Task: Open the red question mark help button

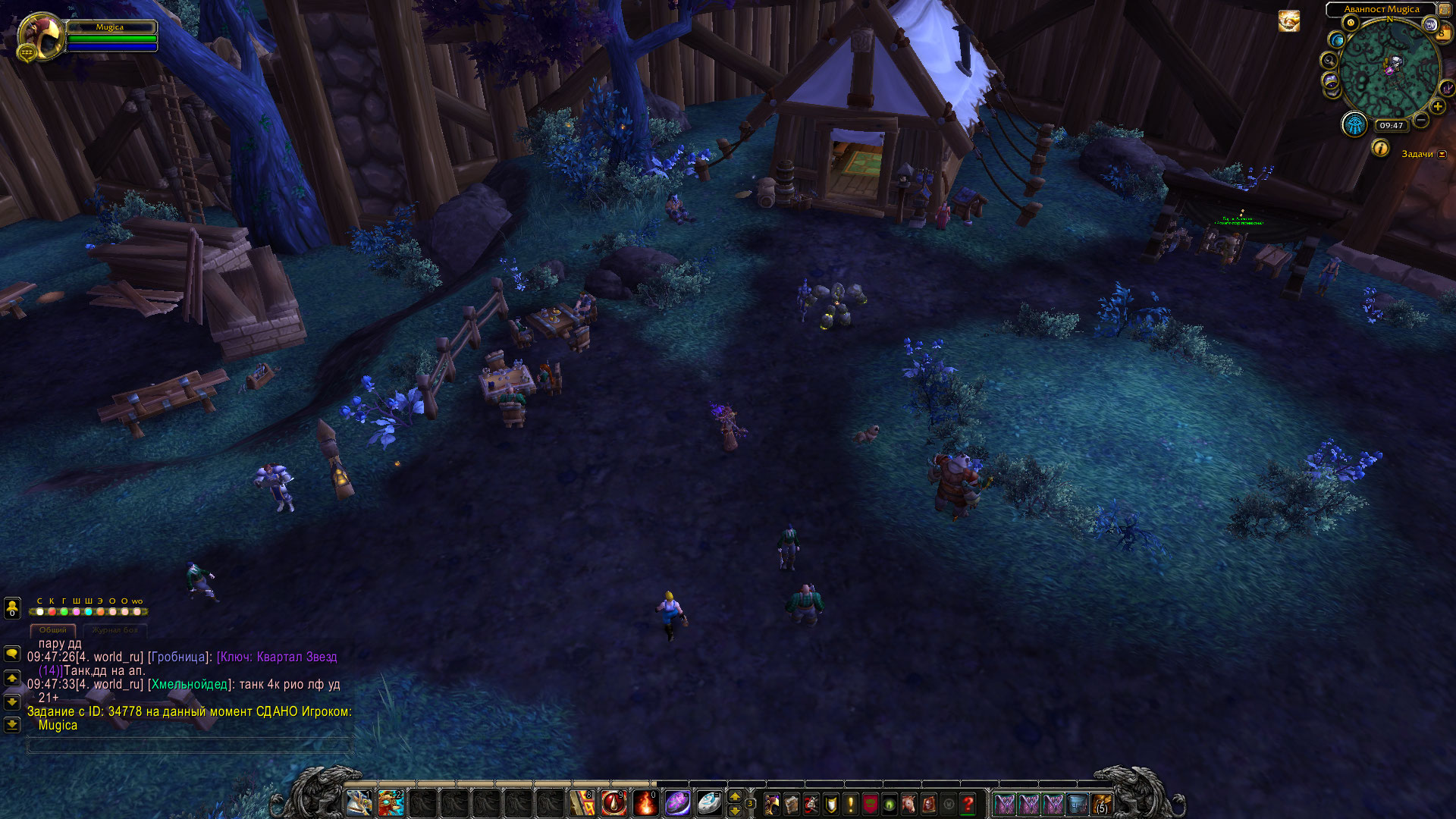Action: [x=968, y=804]
